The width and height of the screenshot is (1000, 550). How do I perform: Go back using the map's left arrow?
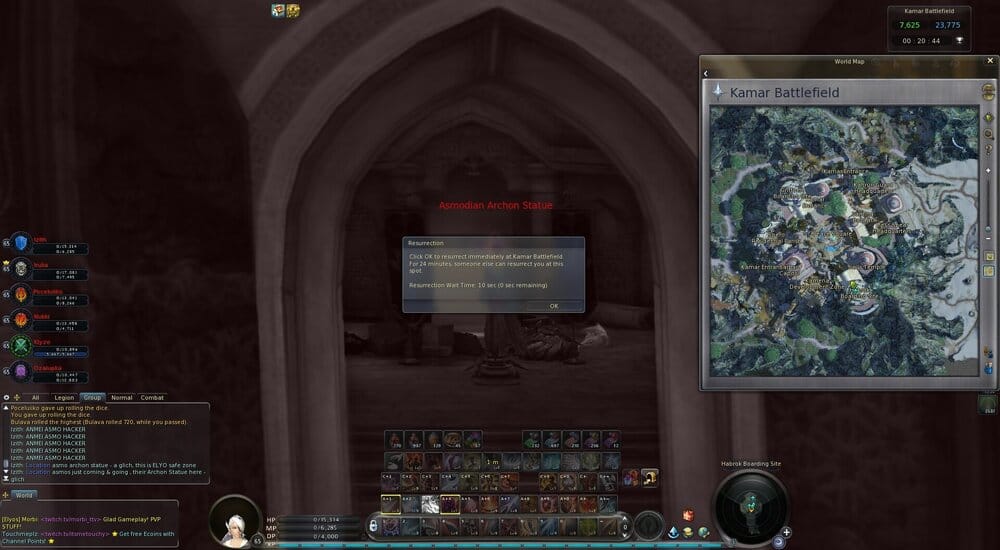(x=706, y=73)
